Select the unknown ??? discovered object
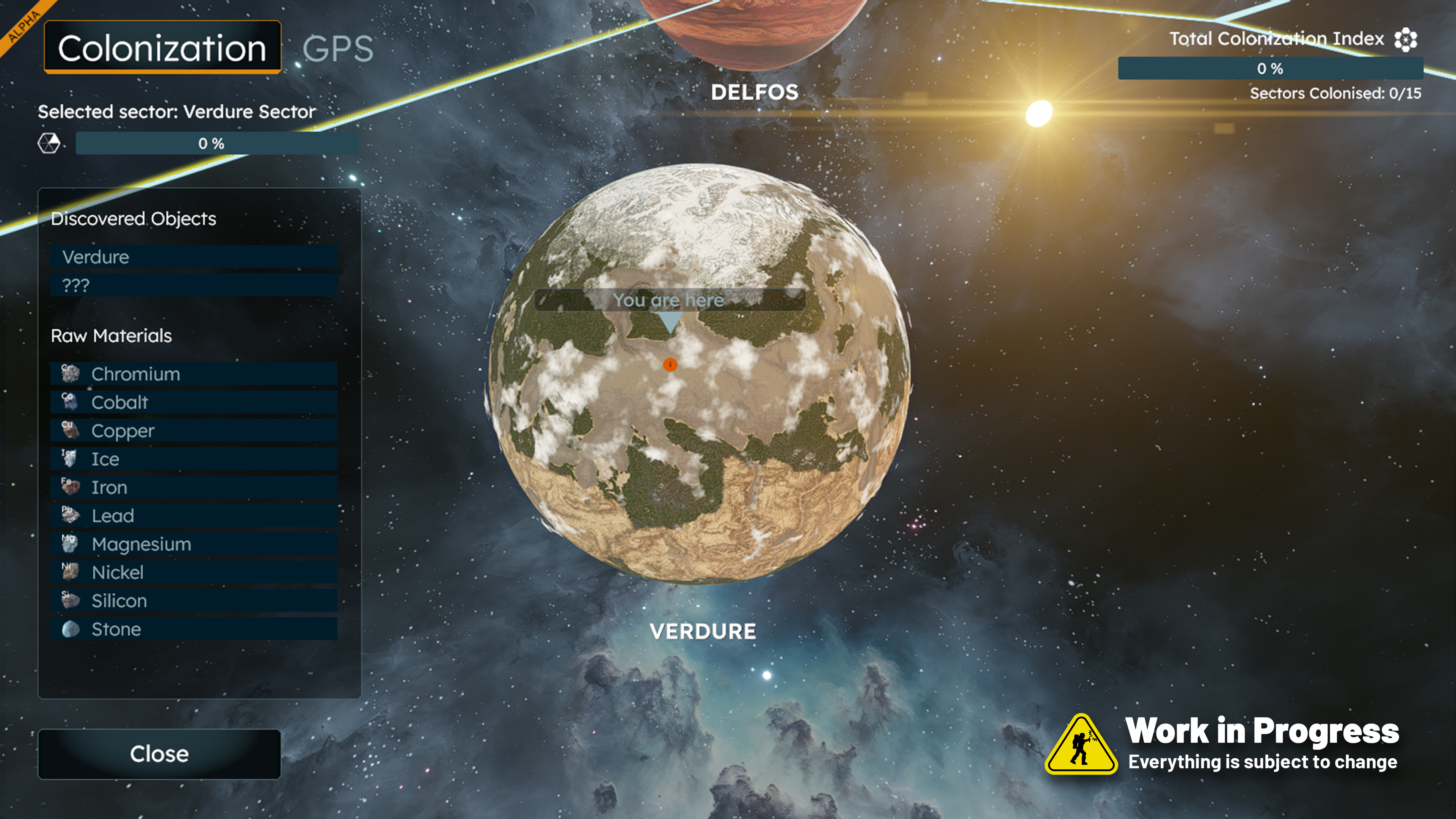Viewport: 1456px width, 819px height. (193, 286)
